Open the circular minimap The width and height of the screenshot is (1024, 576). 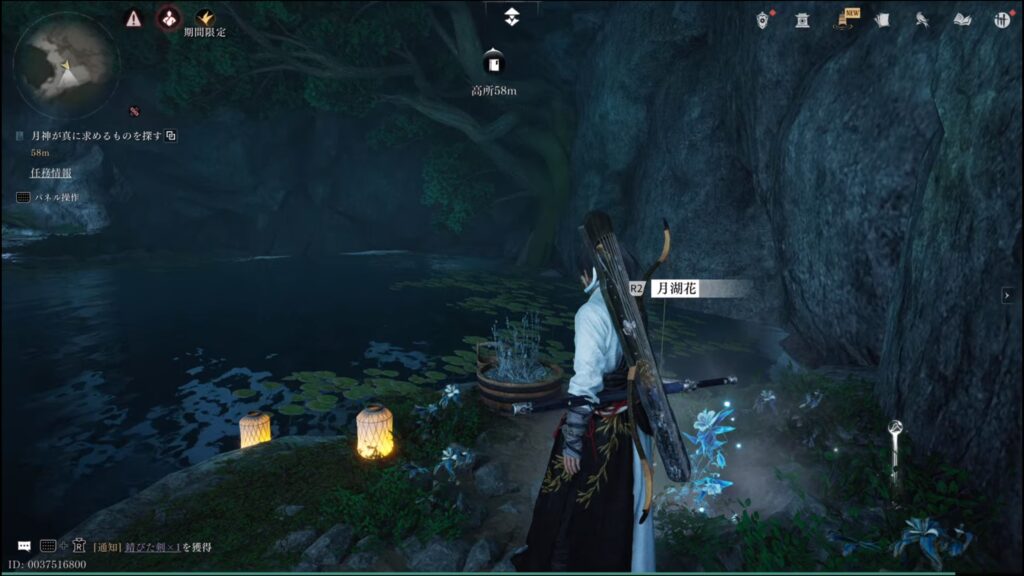[66, 64]
